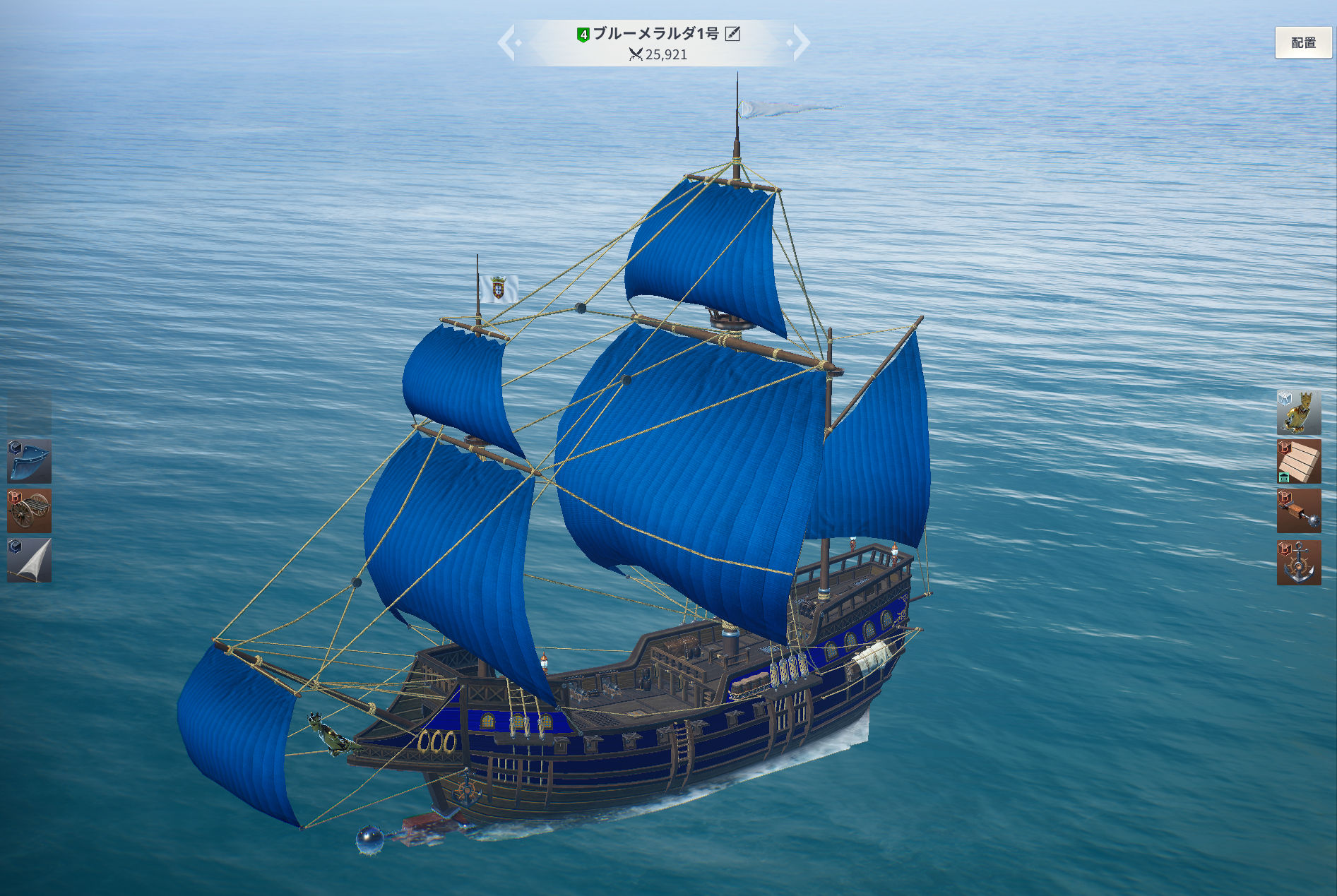The width and height of the screenshot is (1337, 896).
Task: Pick the spiked ram equipment slot
Action: tap(1298, 511)
